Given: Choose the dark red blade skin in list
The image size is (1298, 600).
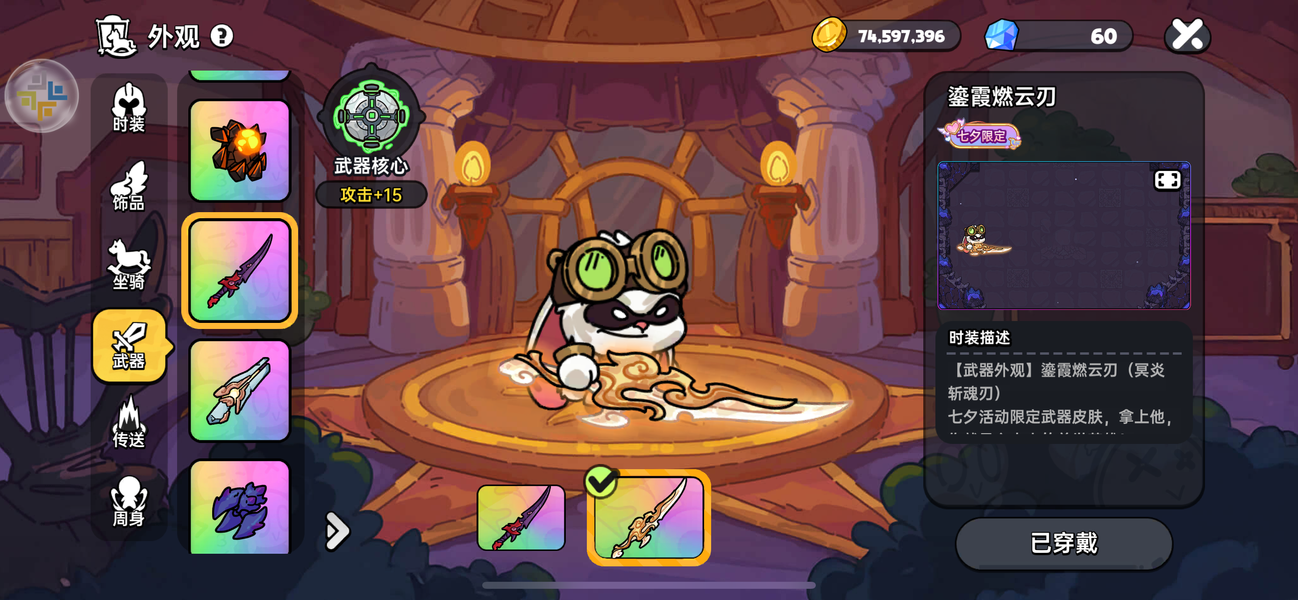Looking at the screenshot, I should click(240, 270).
